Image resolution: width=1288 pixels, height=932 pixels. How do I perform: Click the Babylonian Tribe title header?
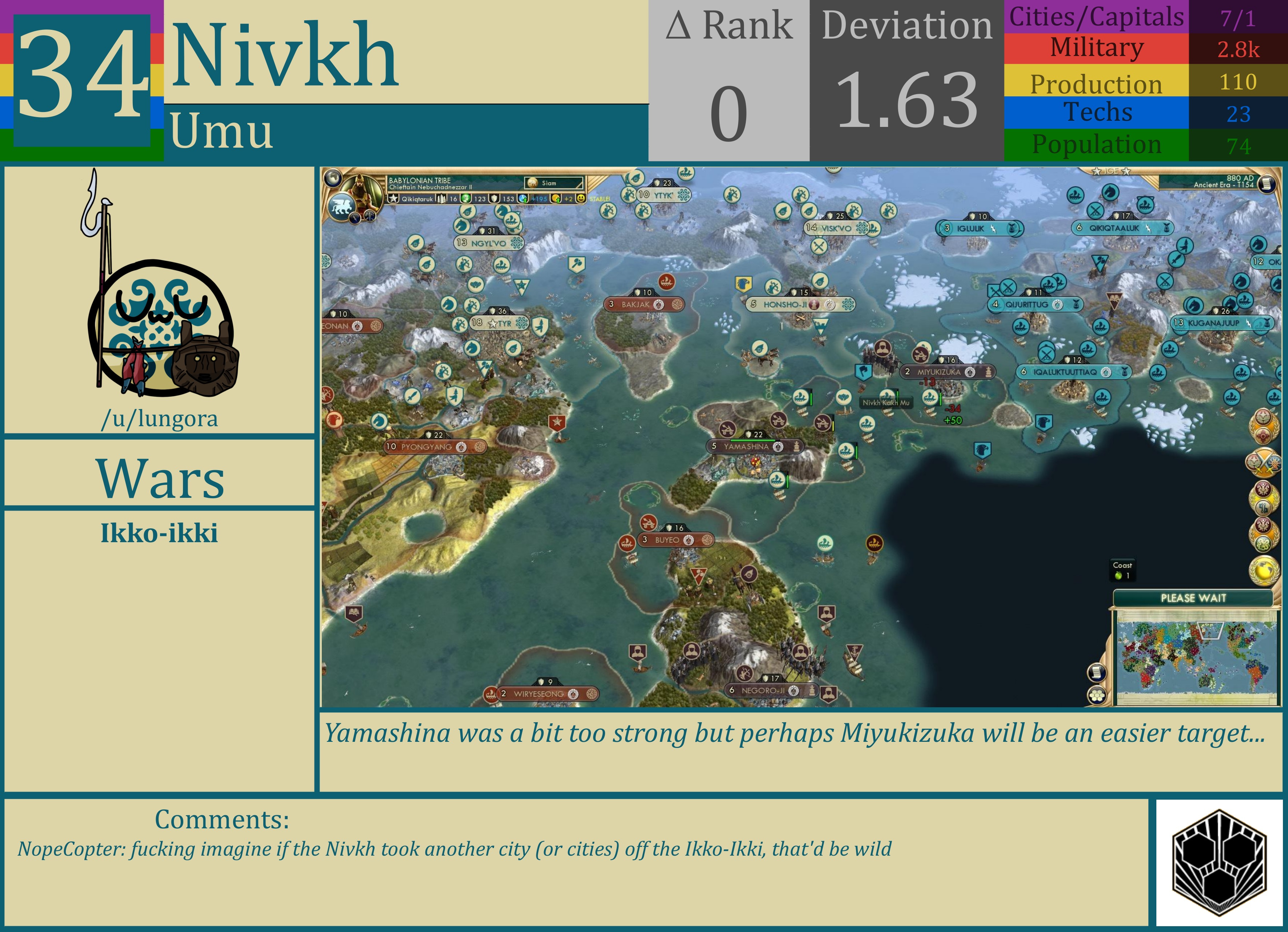click(420, 180)
